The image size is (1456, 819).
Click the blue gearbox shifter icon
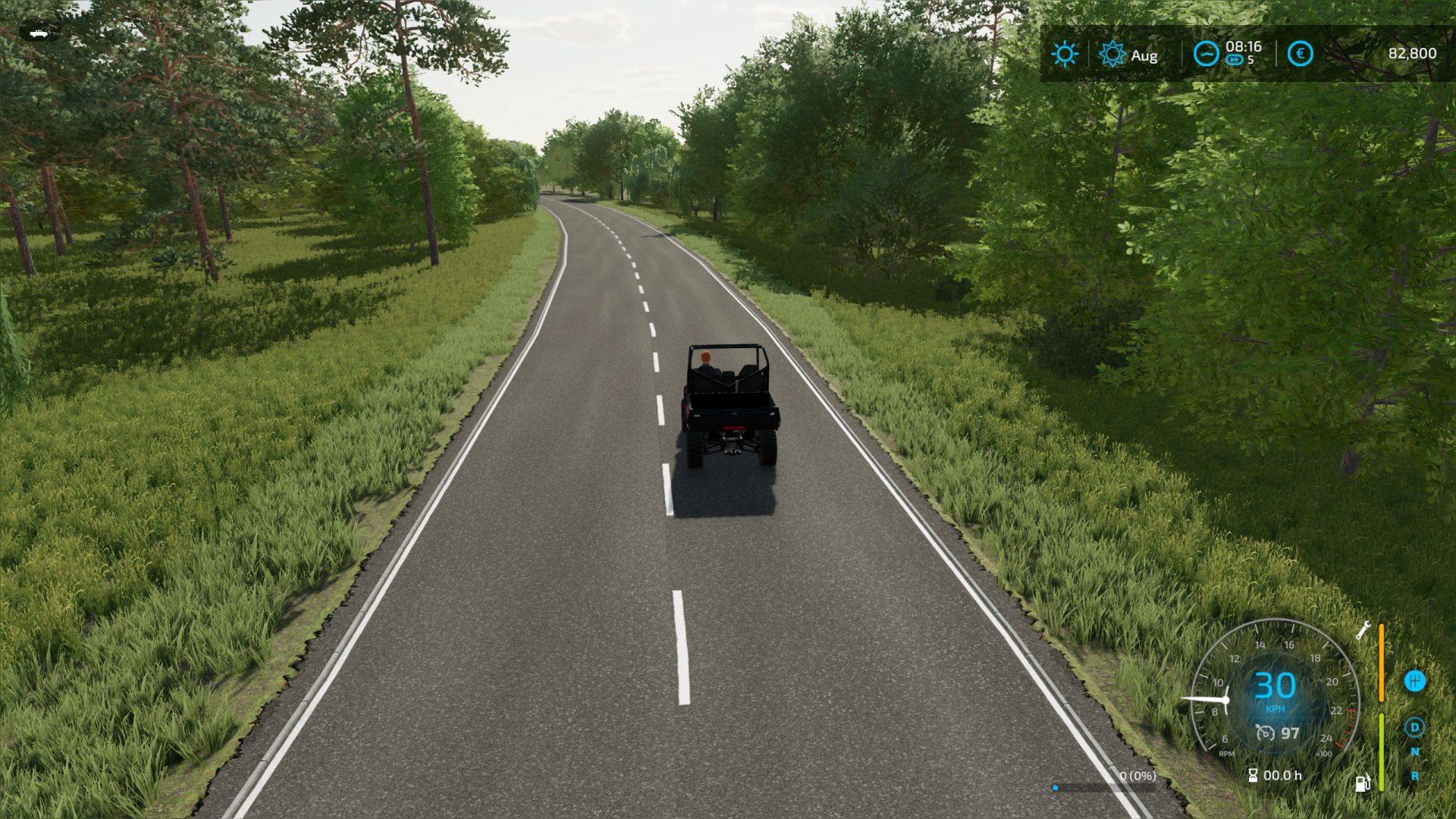pyautogui.click(x=1415, y=681)
